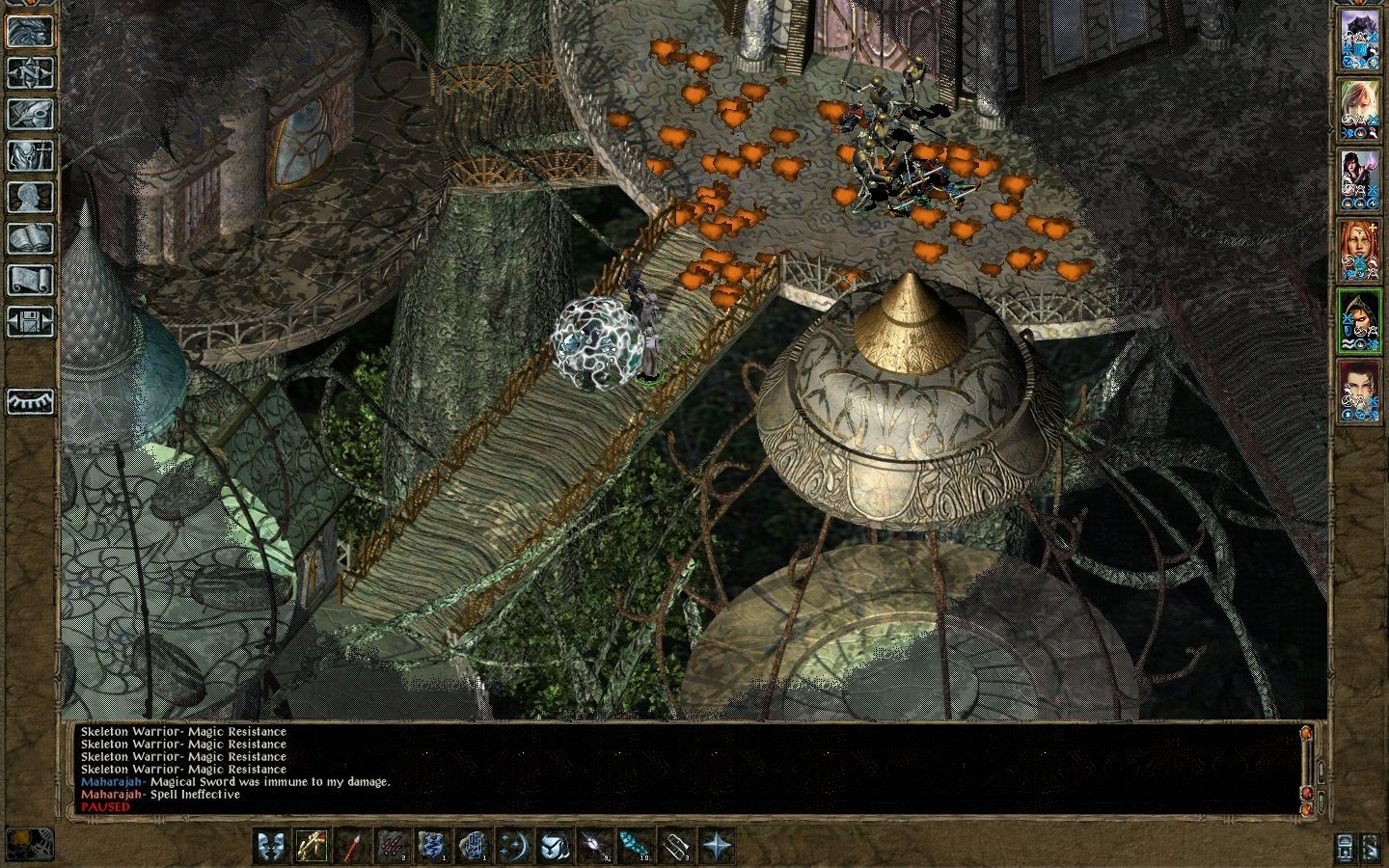Select the hooded character's highlighted portrait
The image size is (1389, 868).
1359,320
